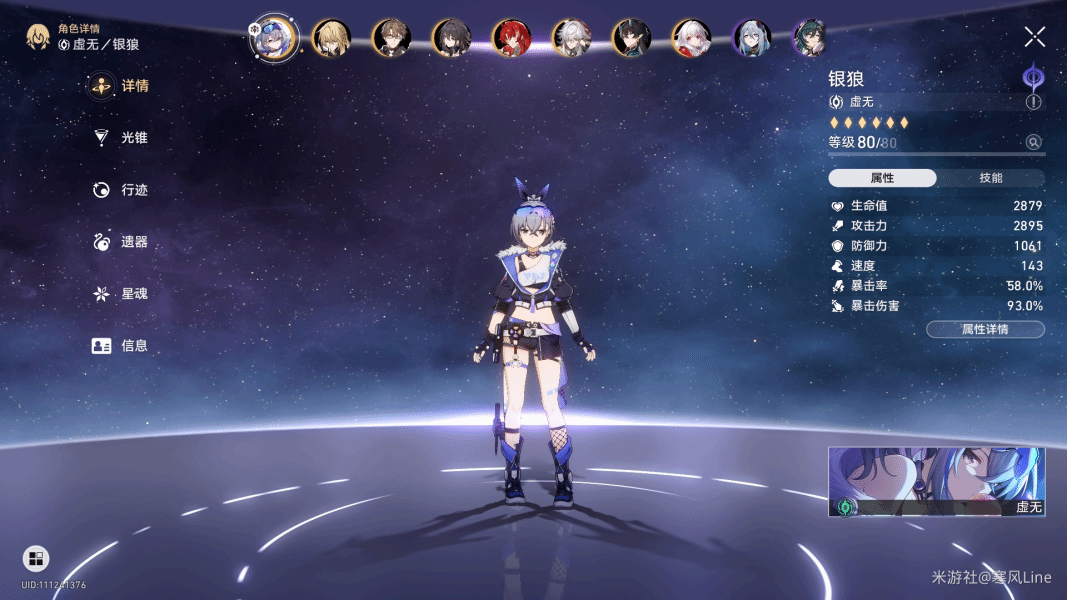Screen dimensions: 1067x600
Task: Click the purple Quantum element icon
Action: (x=1033, y=76)
